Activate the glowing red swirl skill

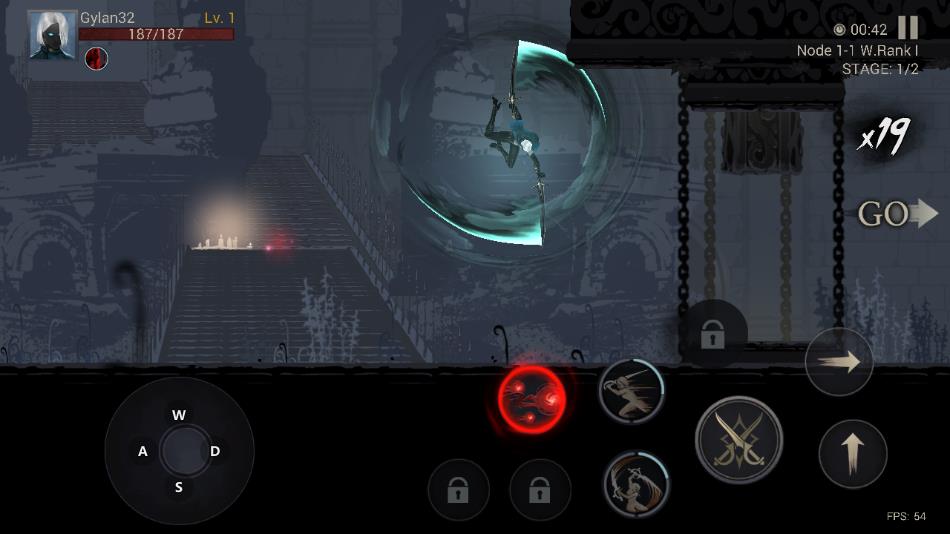[x=532, y=399]
